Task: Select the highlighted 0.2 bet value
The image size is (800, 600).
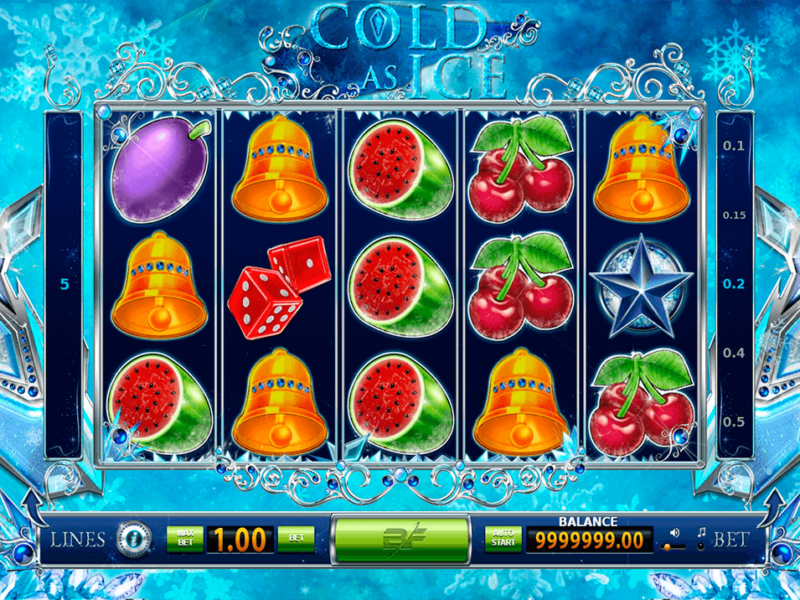Action: [x=734, y=284]
